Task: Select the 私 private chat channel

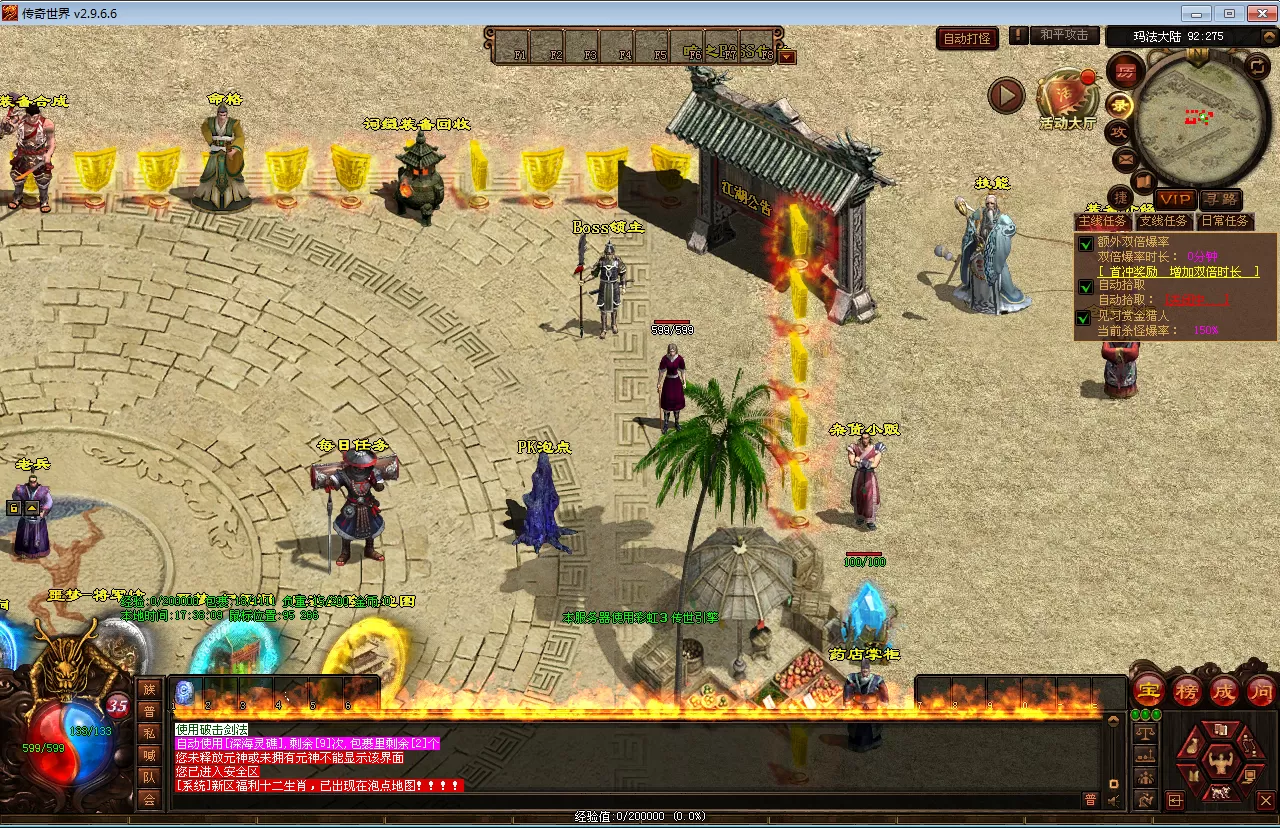Action: tap(149, 732)
